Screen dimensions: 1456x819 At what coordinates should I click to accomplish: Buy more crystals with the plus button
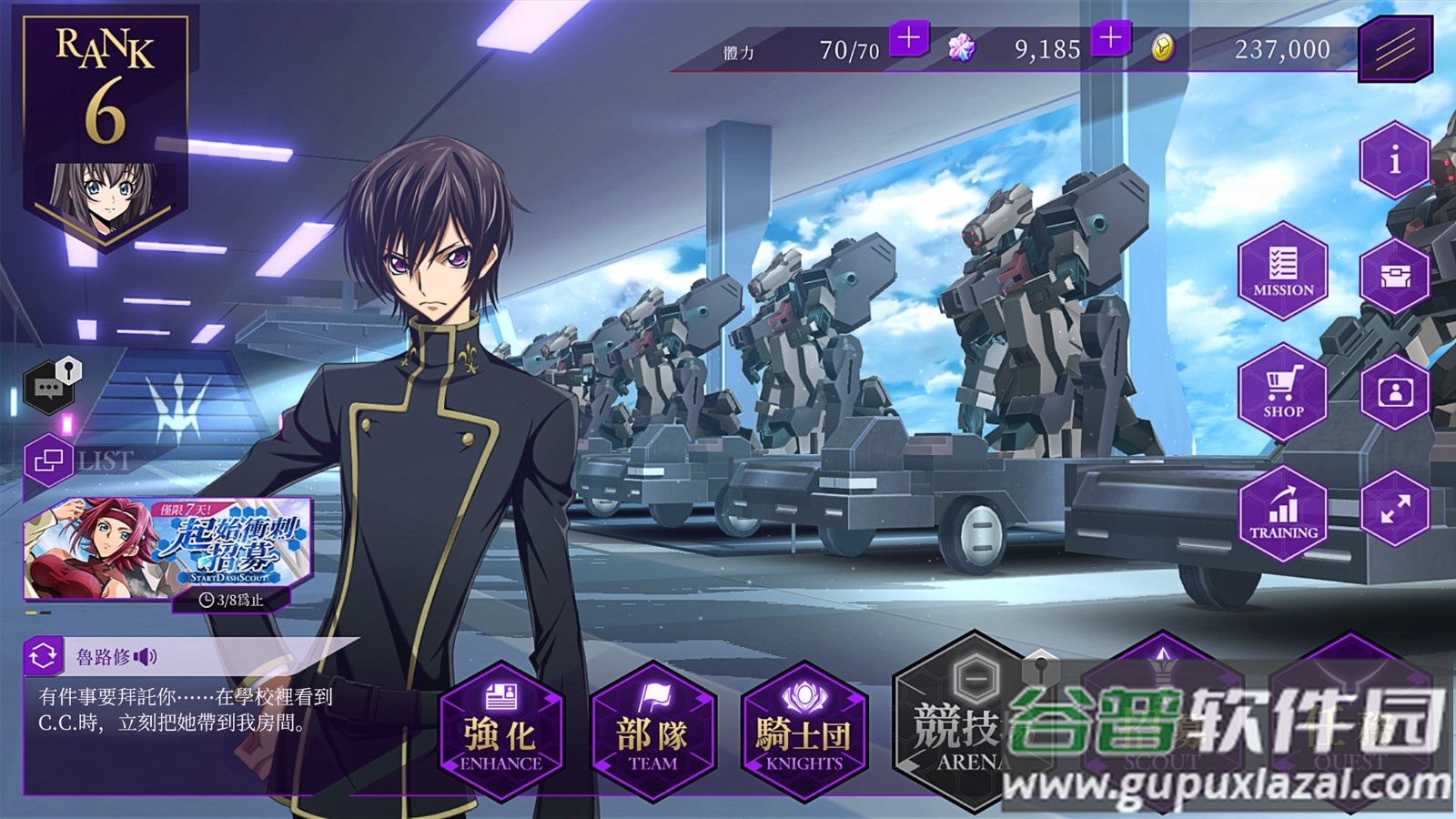pos(1110,38)
